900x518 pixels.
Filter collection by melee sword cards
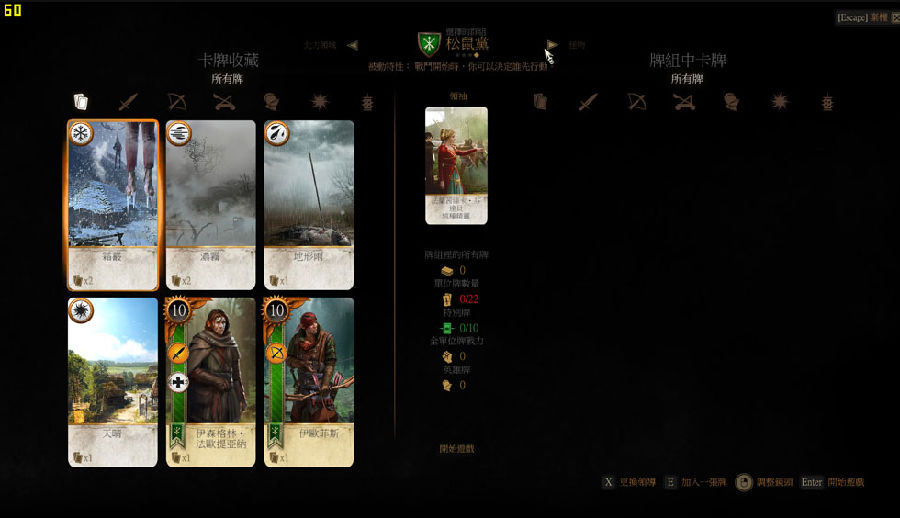[128, 102]
